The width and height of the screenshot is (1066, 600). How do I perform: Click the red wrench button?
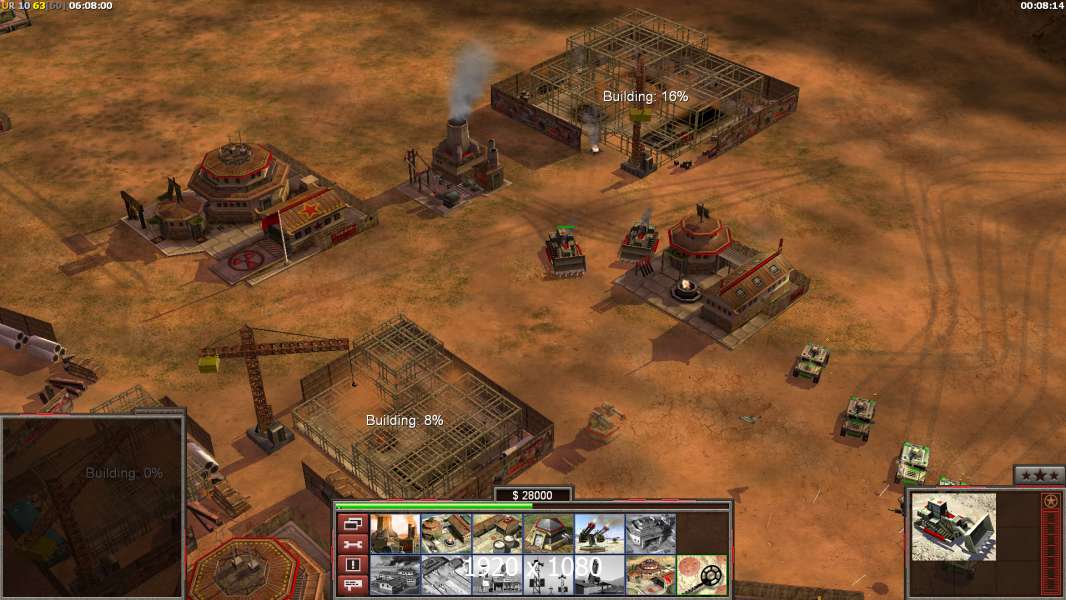click(x=352, y=544)
